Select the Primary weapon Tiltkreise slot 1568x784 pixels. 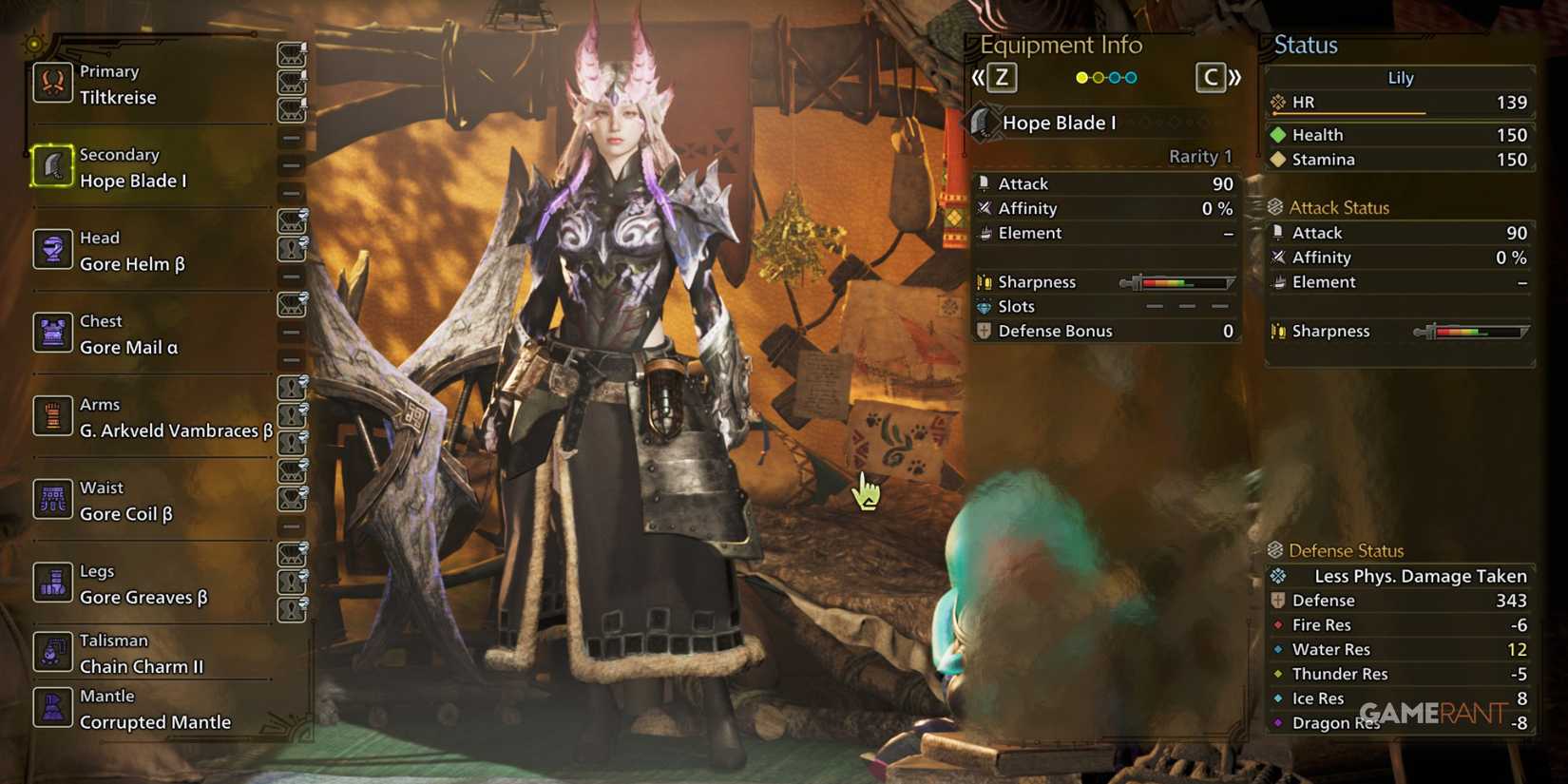(x=109, y=85)
